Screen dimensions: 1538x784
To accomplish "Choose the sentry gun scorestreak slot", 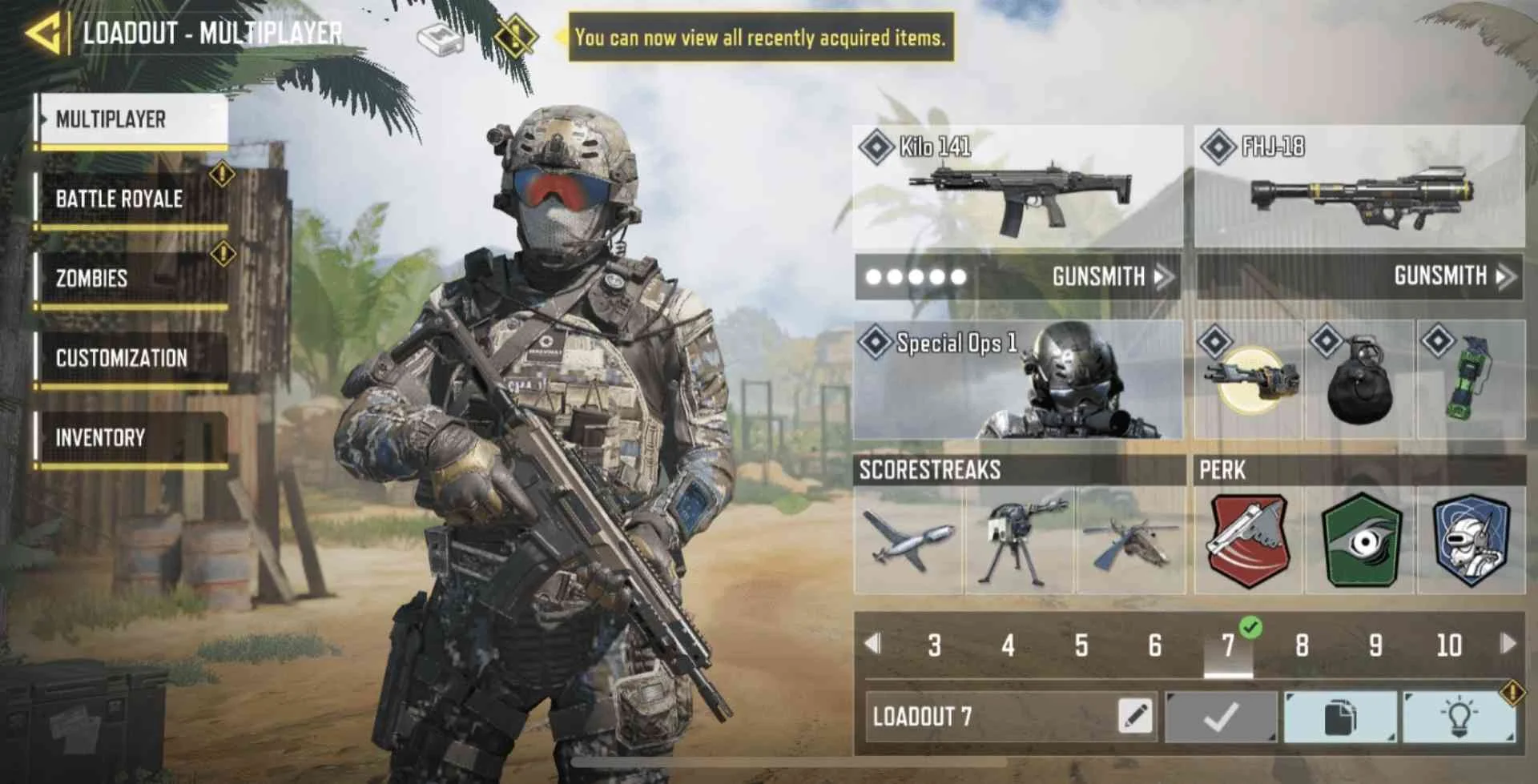I will click(1019, 540).
